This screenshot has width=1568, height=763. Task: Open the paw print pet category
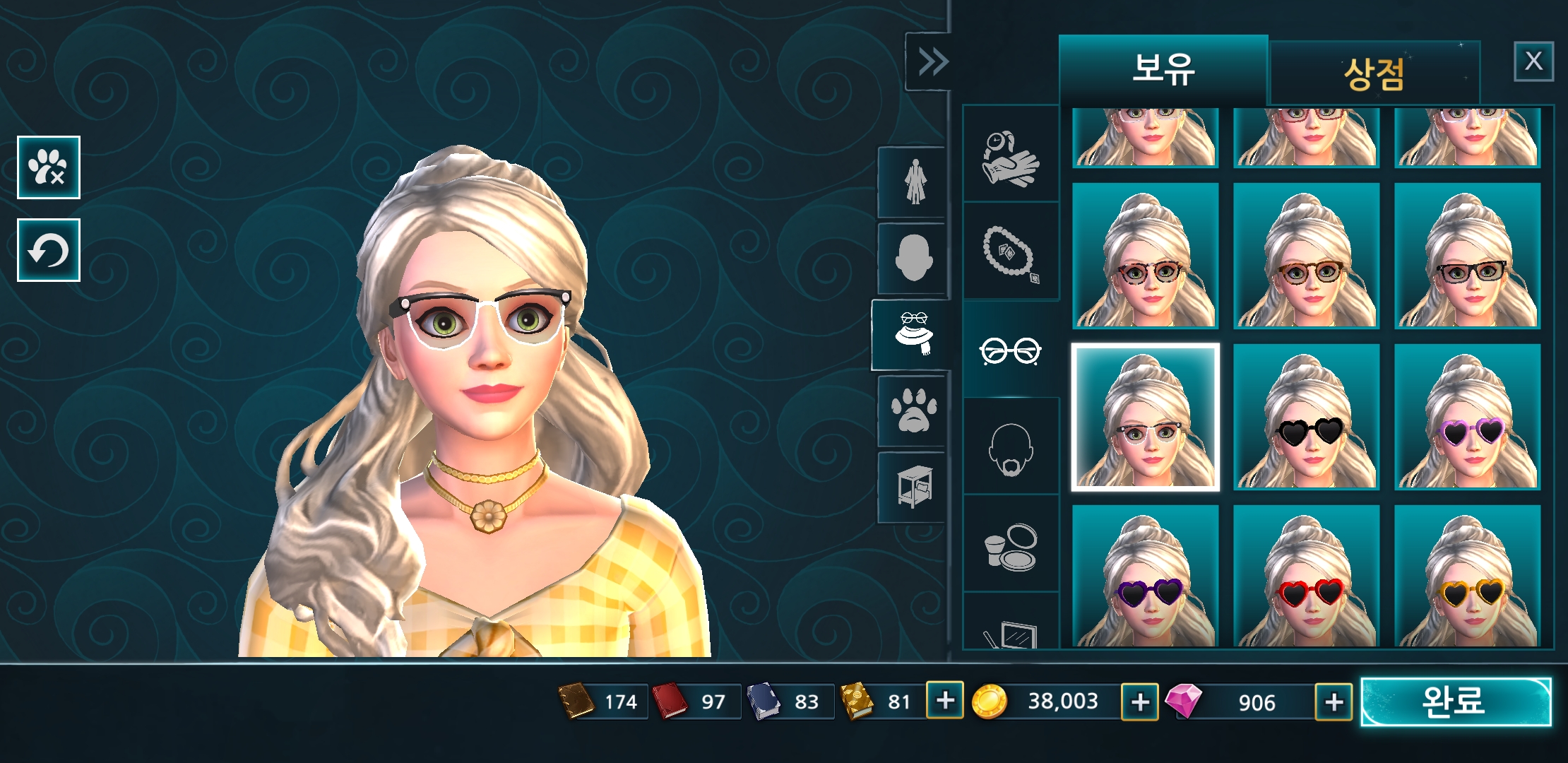(x=914, y=411)
